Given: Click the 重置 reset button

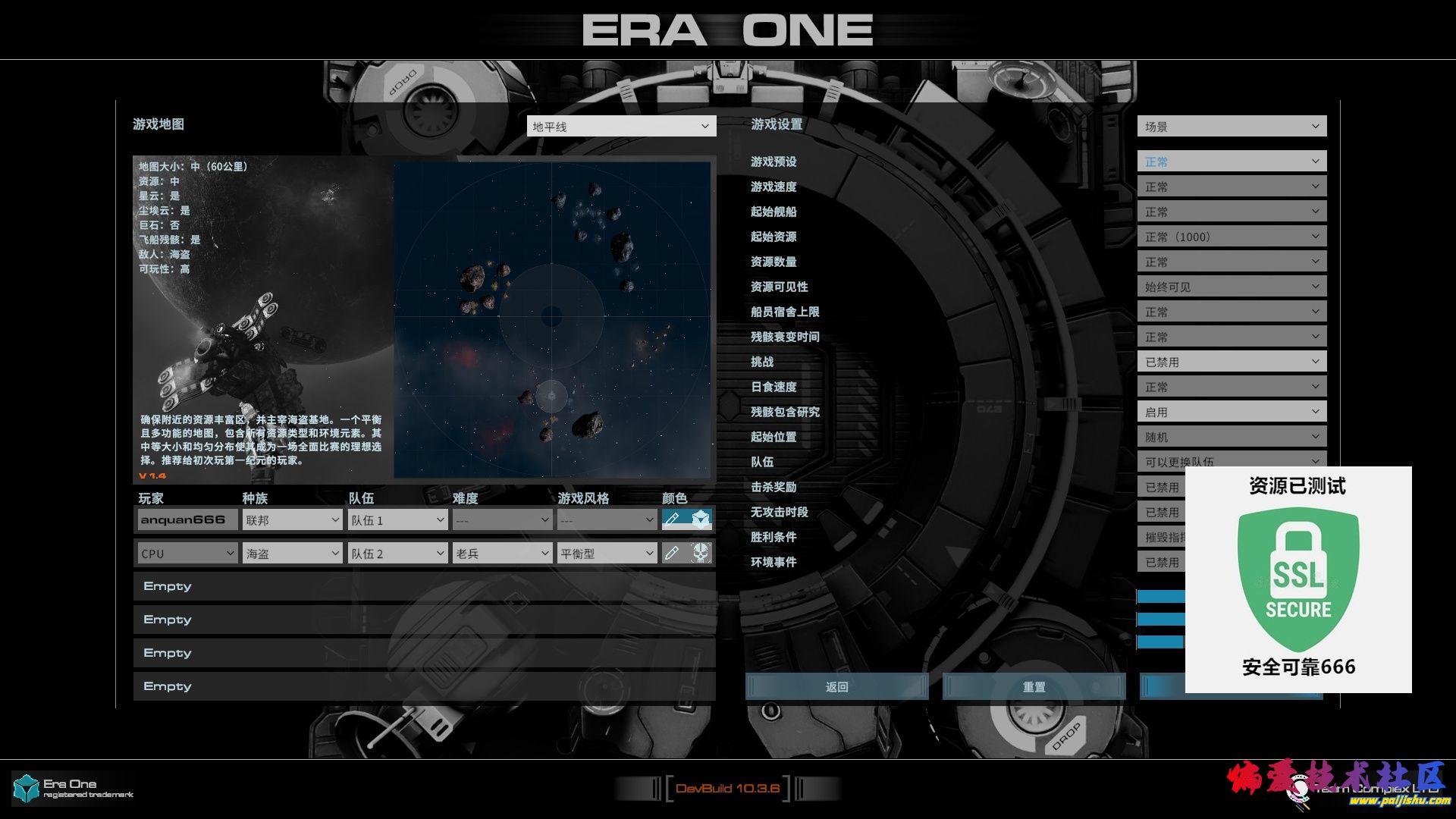Looking at the screenshot, I should coord(1034,686).
